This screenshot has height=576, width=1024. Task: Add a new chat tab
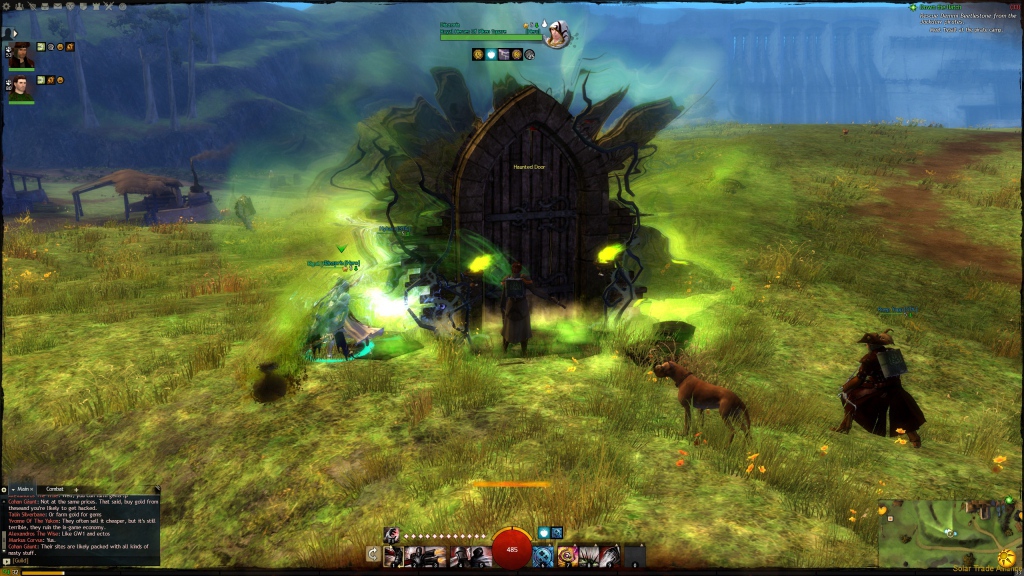78,489
